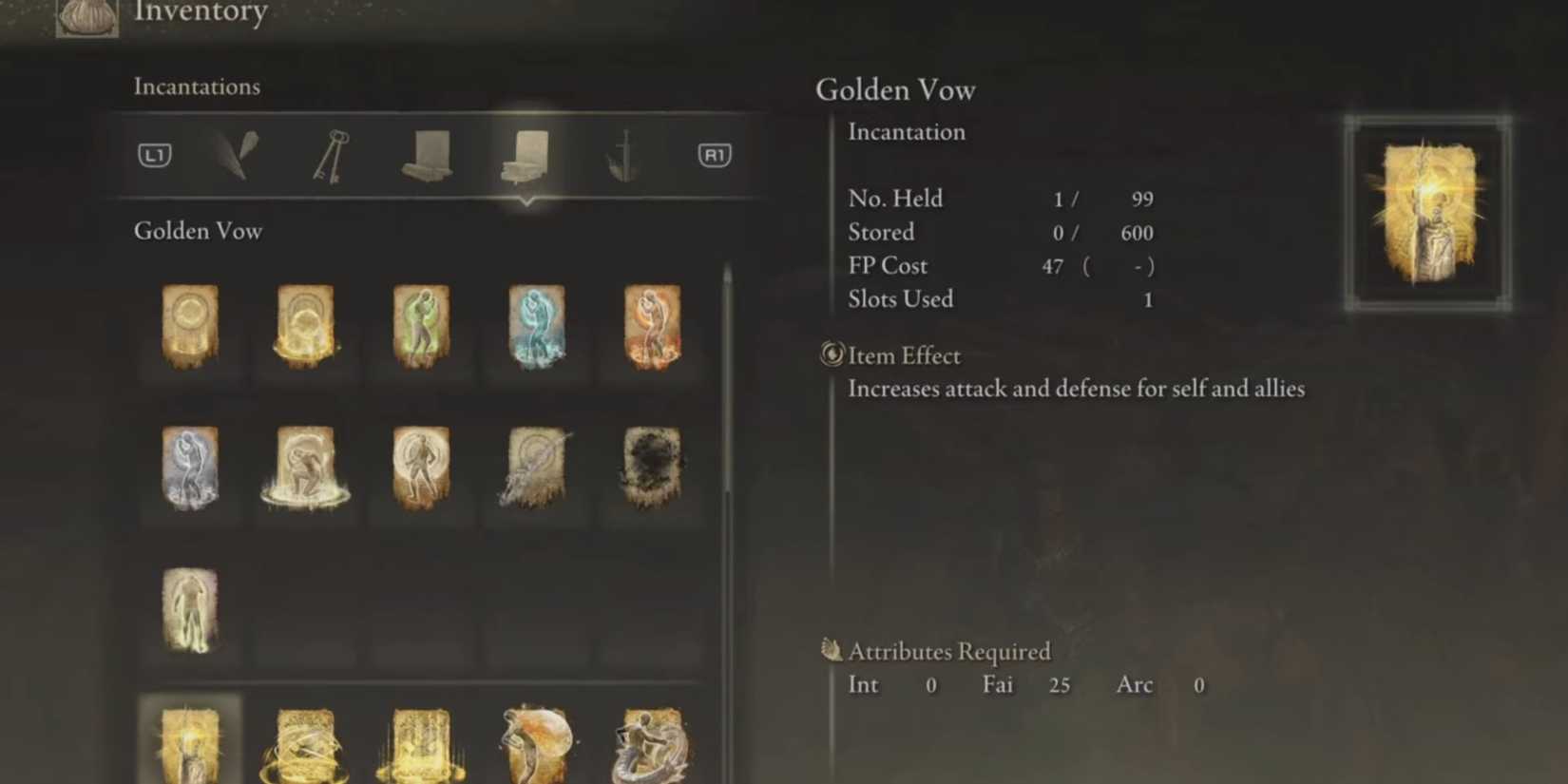Click the Item Effect swirl icon
The height and width of the screenshot is (784, 1568).
832,355
